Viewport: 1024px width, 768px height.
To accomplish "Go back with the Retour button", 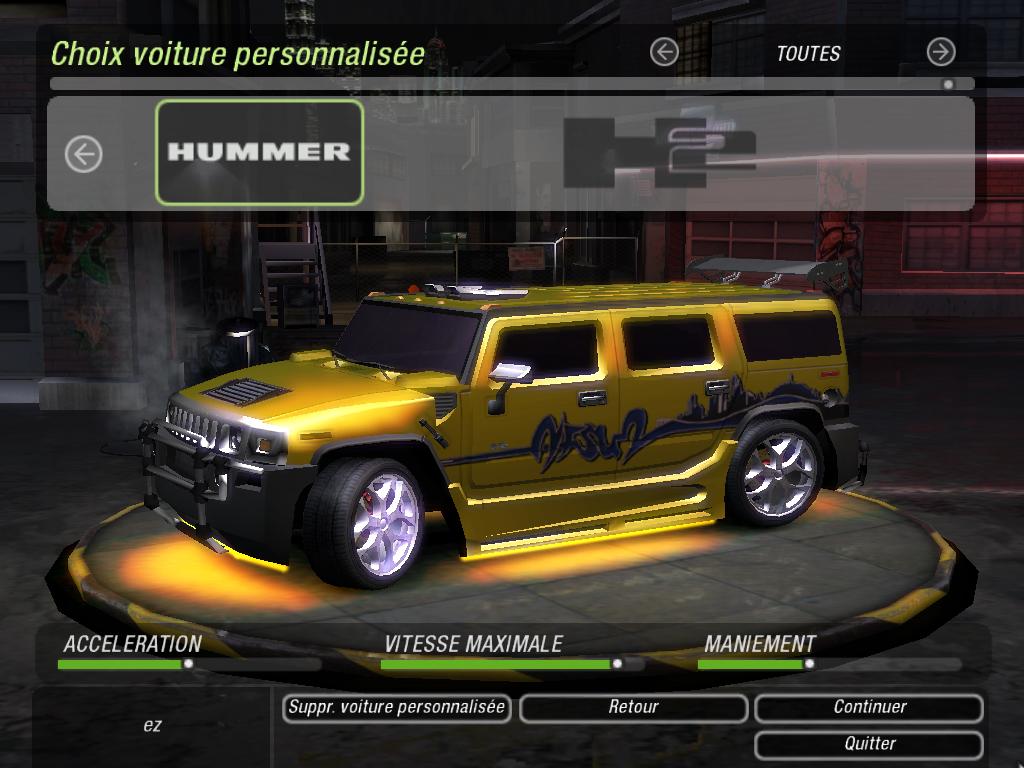I will (x=633, y=708).
